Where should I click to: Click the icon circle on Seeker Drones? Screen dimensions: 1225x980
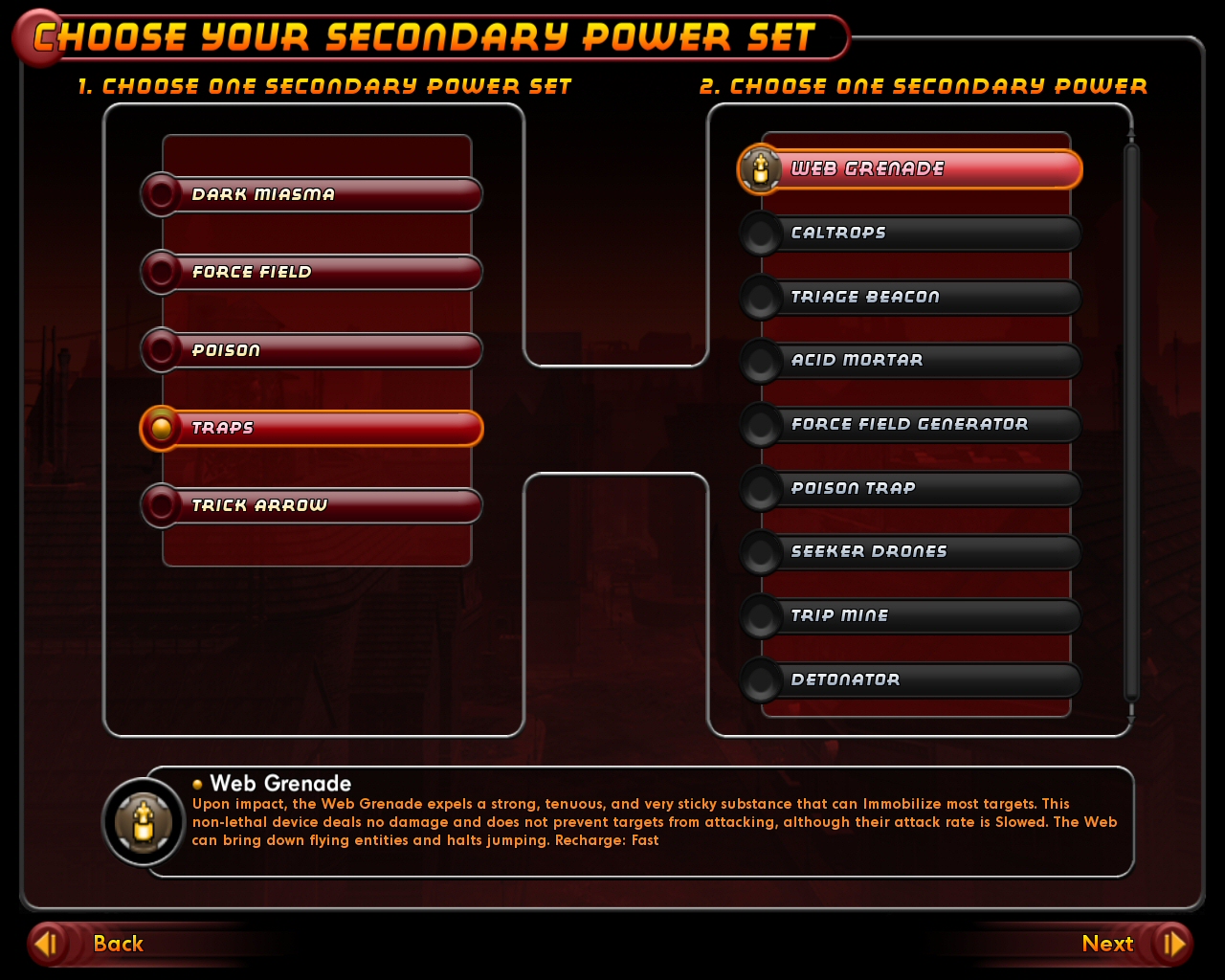(761, 552)
